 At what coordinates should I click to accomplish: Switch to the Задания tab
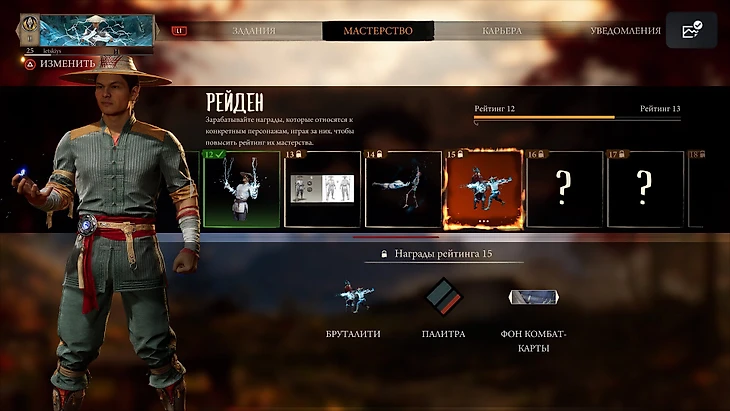tap(253, 31)
